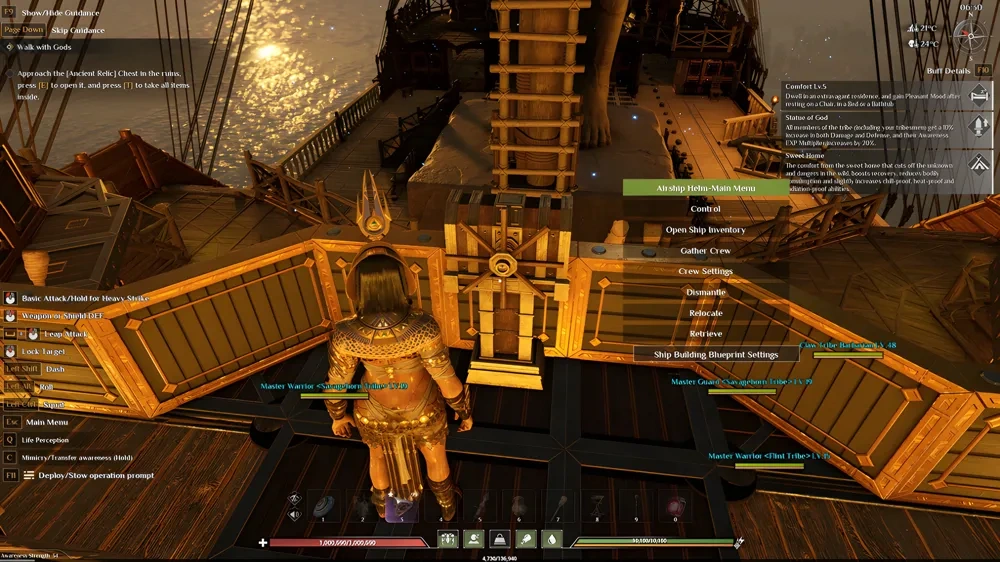Click the water droplet thirst icon

[x=551, y=539]
